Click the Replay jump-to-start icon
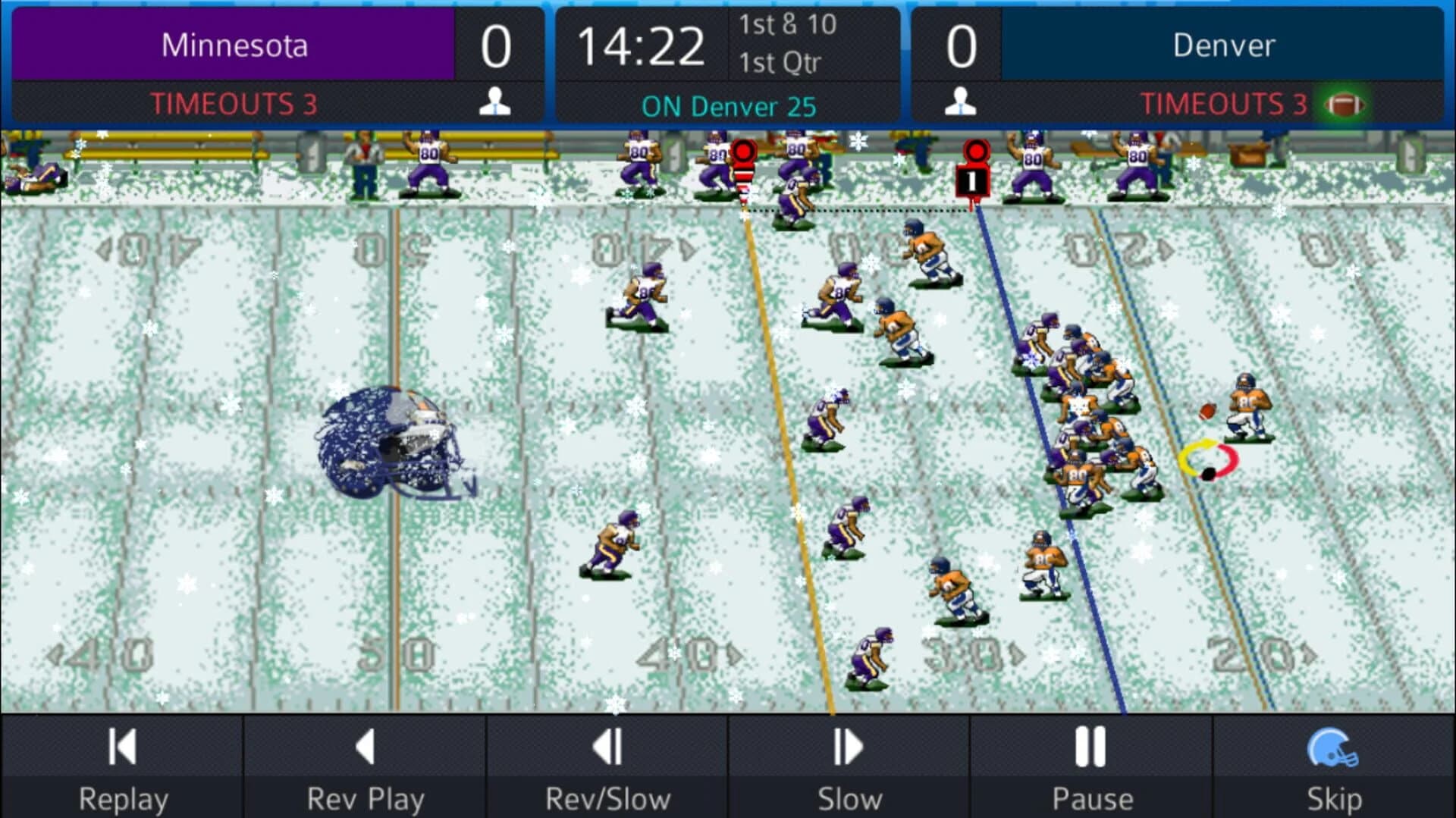Screen dimensions: 1456x818 [x=121, y=747]
